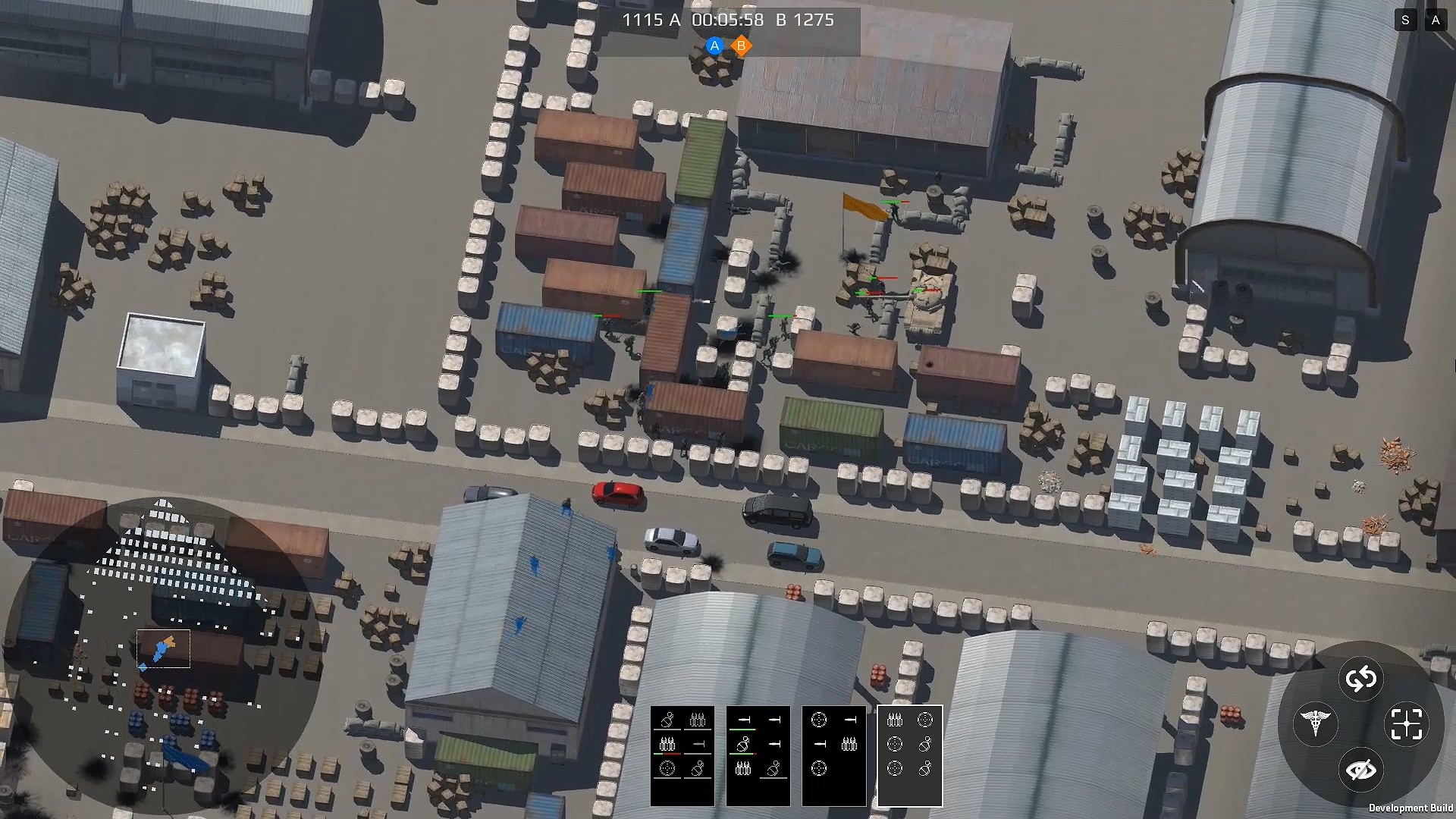Click the circular rotation arrows icon

(x=1363, y=680)
